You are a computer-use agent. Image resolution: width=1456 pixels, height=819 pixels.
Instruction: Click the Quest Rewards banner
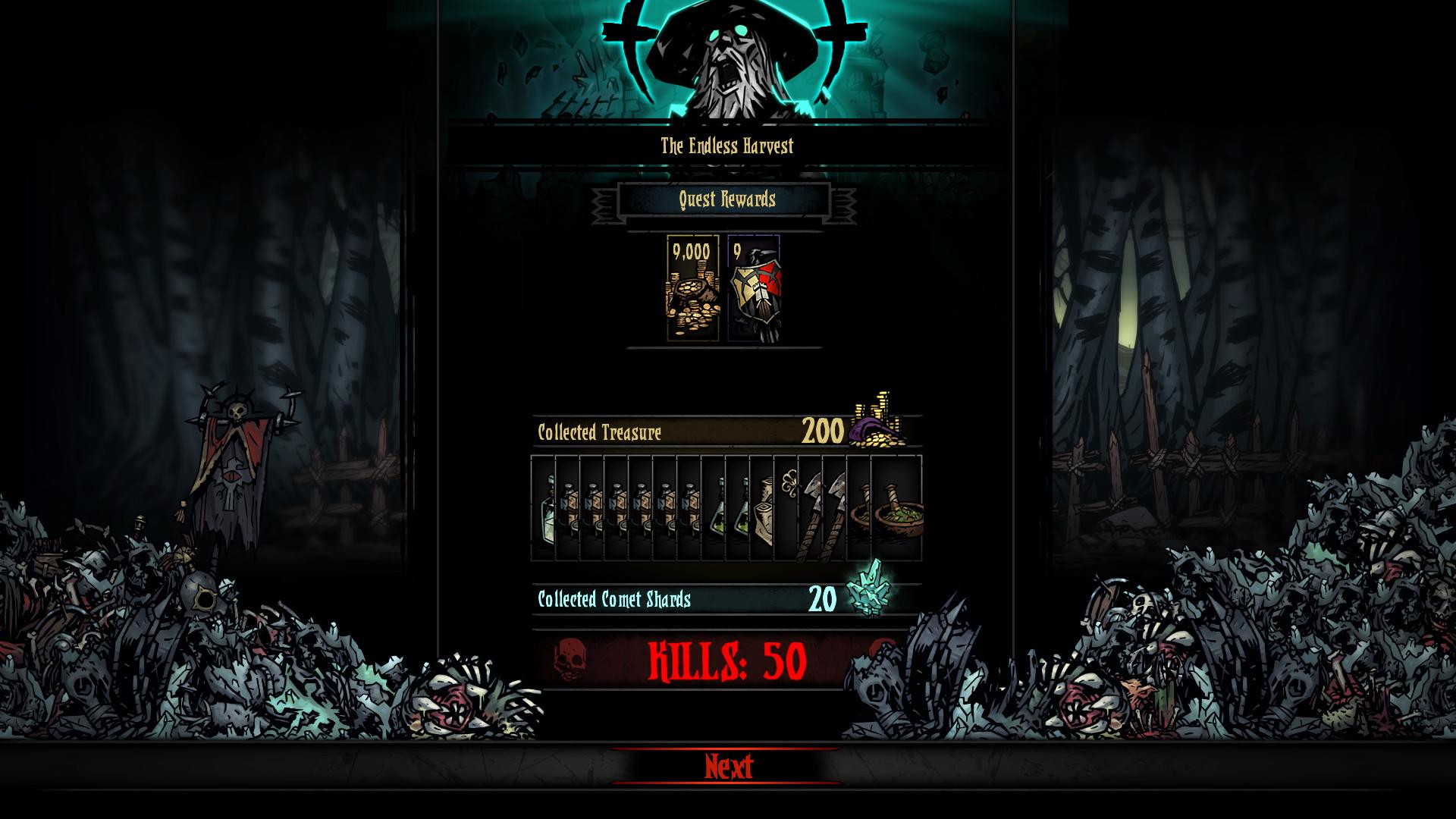(726, 200)
